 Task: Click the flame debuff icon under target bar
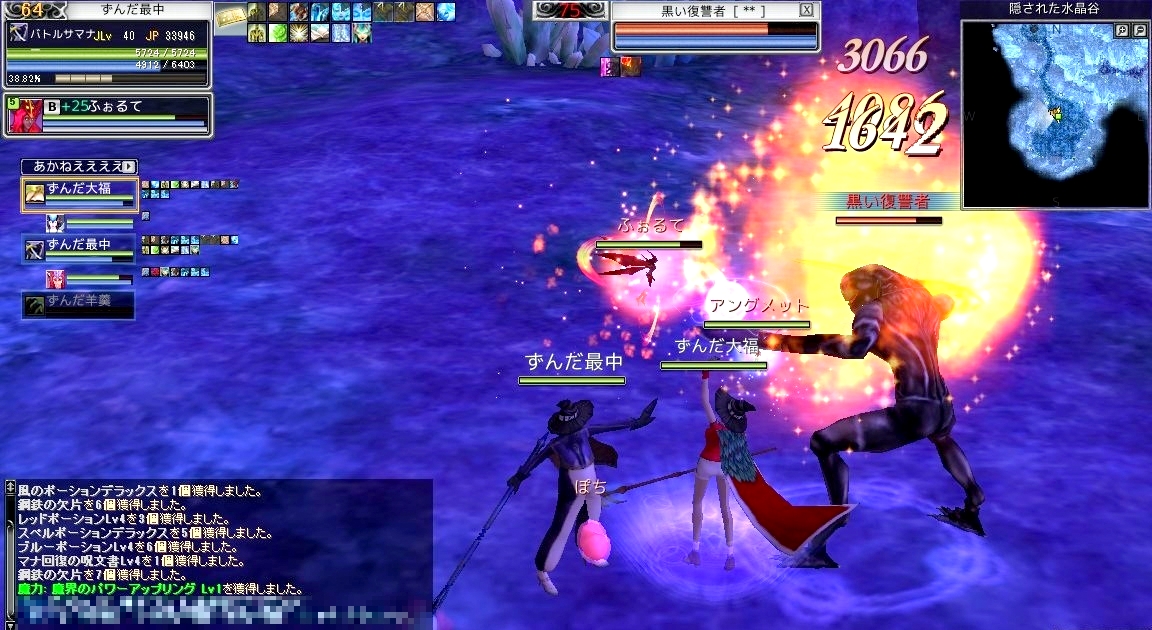click(631, 67)
